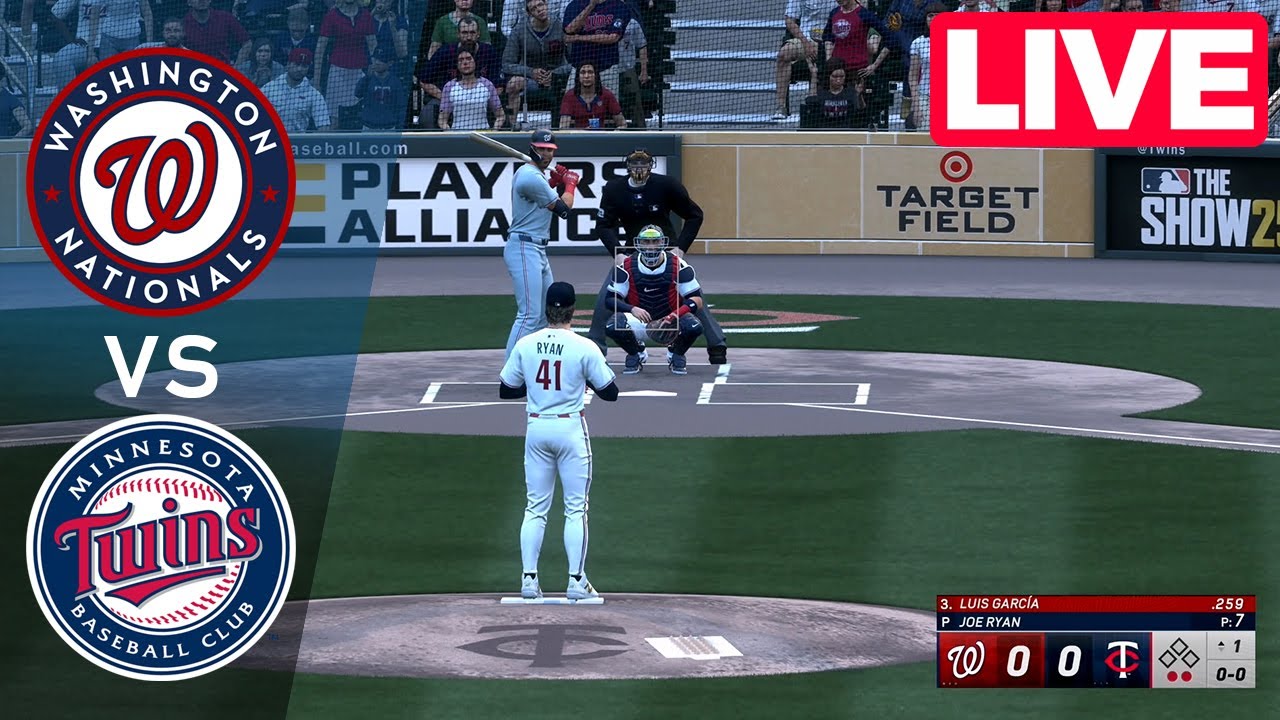Expand the inning arrow next to 1
The image size is (1280, 720).
(x=1222, y=643)
